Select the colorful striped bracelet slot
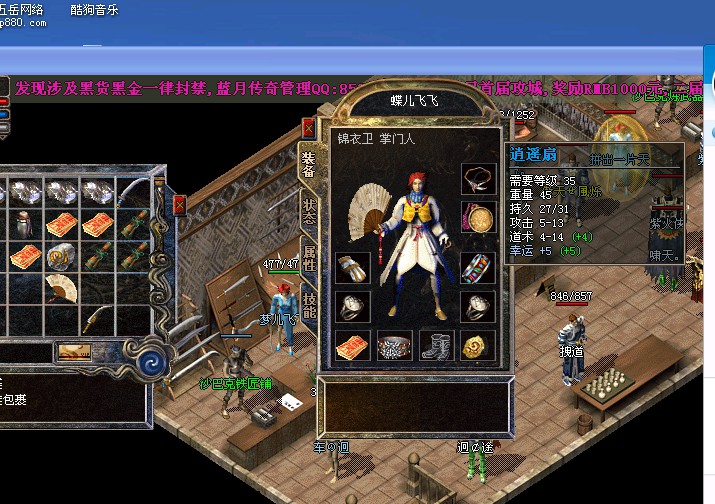Viewport: 715px width, 504px height. tap(477, 268)
